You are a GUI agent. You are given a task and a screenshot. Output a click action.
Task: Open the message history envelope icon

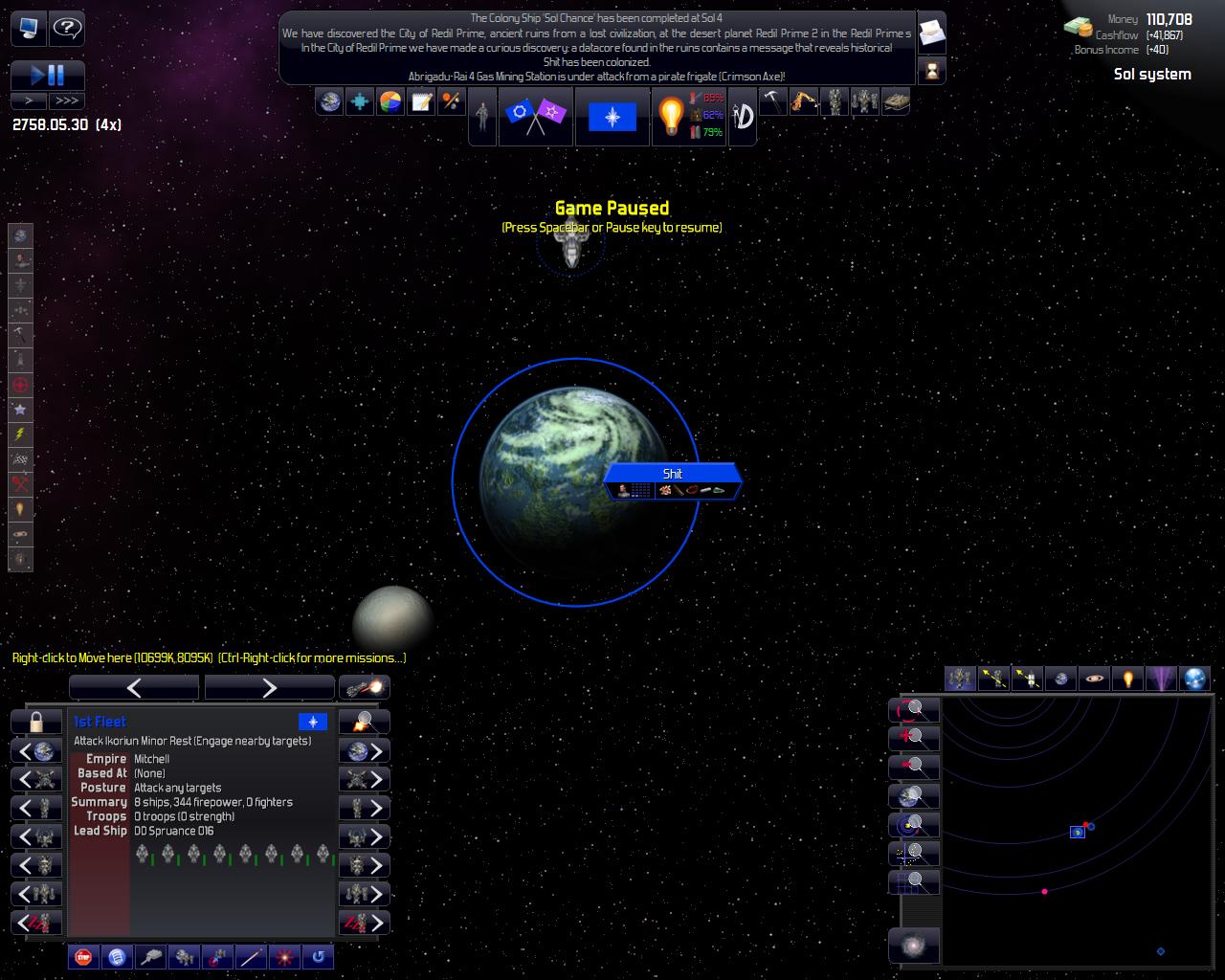point(931,33)
